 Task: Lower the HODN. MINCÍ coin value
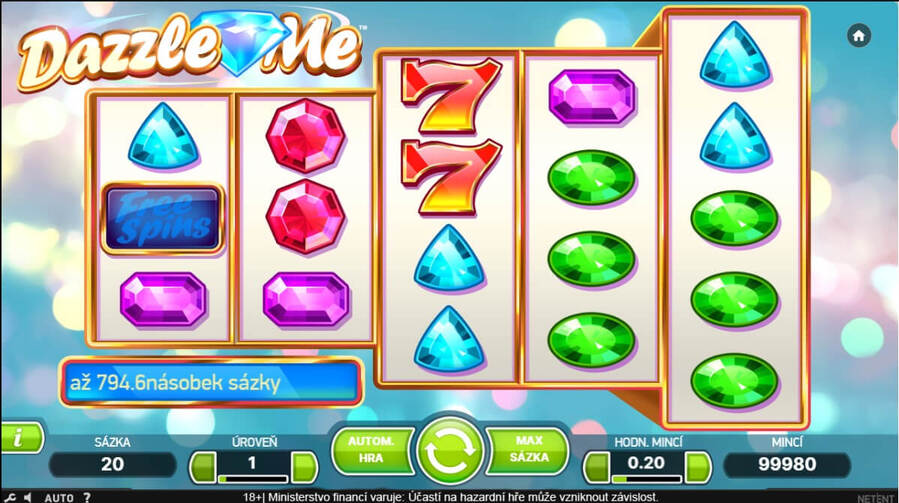point(596,465)
